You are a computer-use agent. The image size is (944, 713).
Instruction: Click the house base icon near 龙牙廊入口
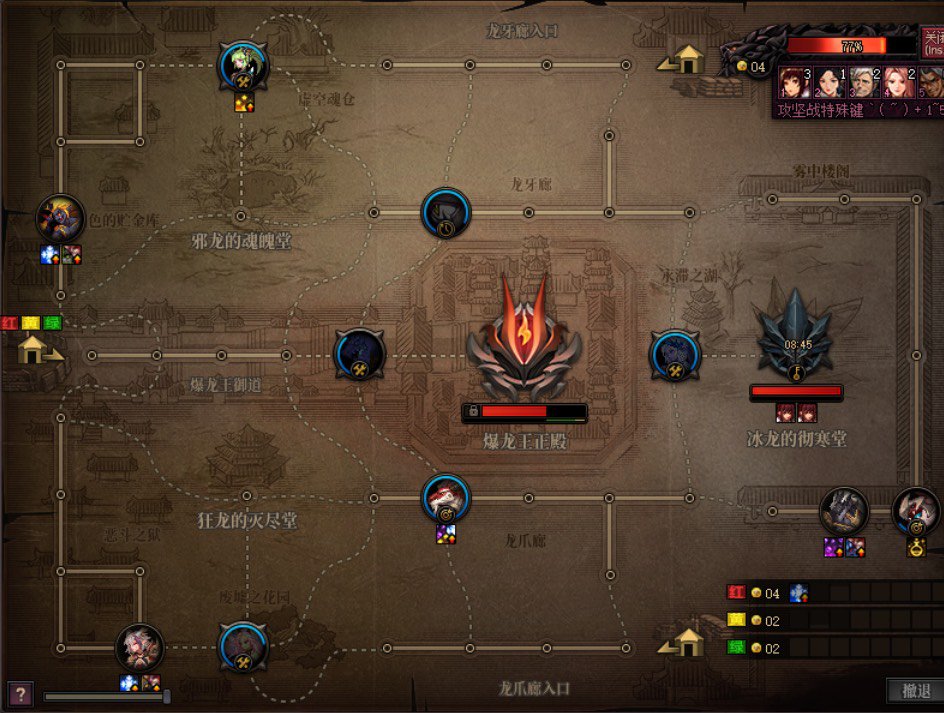click(686, 60)
